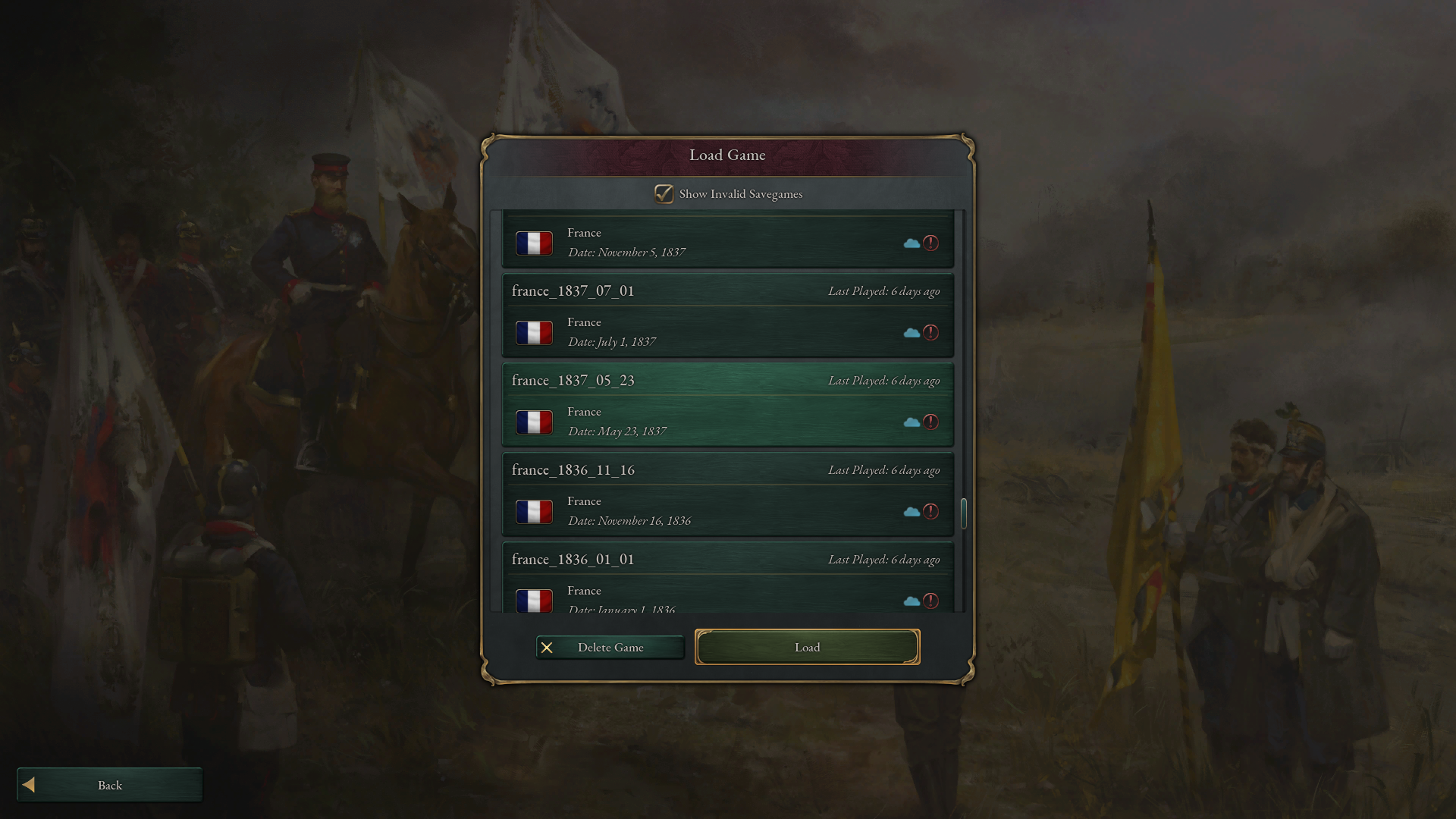This screenshot has height=819, width=1456.
Task: Click the back arrow icon beside Back
Action: (x=28, y=785)
